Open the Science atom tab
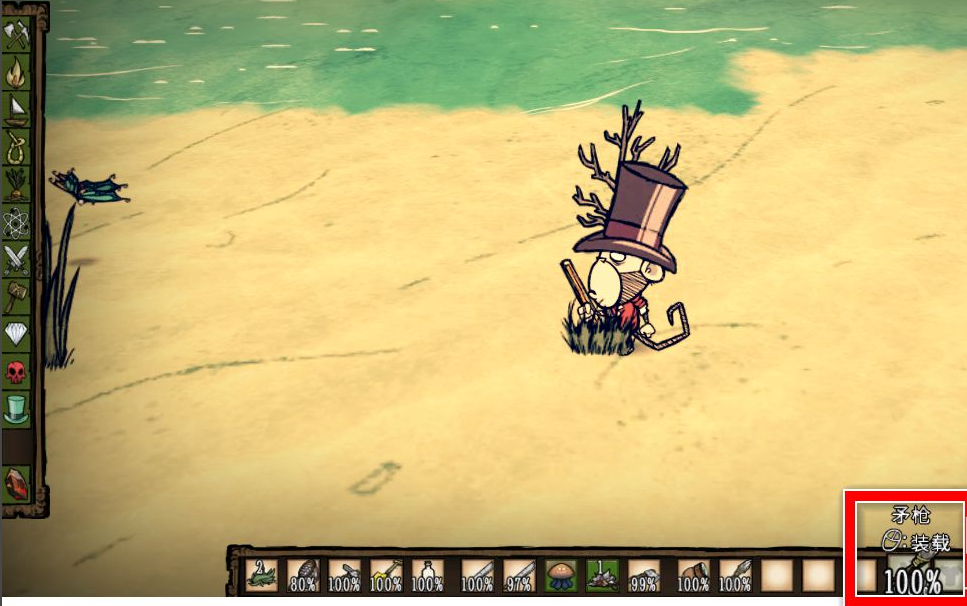The image size is (967, 606). [17, 222]
